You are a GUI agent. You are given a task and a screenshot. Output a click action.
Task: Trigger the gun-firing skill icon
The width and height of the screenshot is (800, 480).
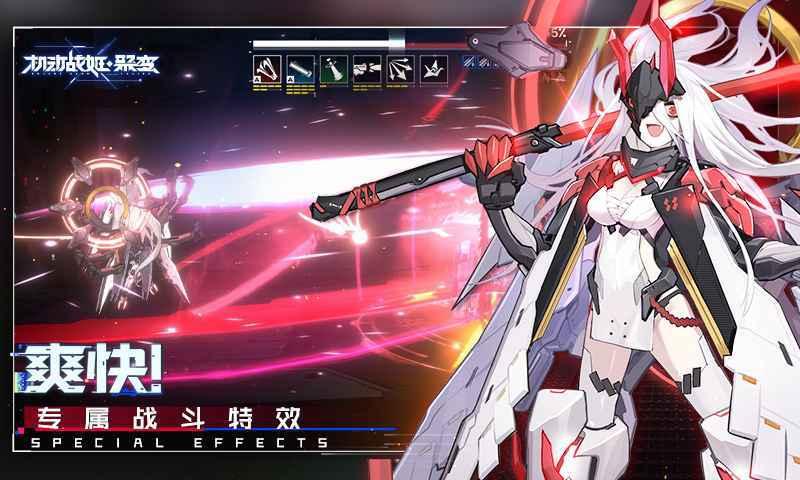click(x=367, y=69)
